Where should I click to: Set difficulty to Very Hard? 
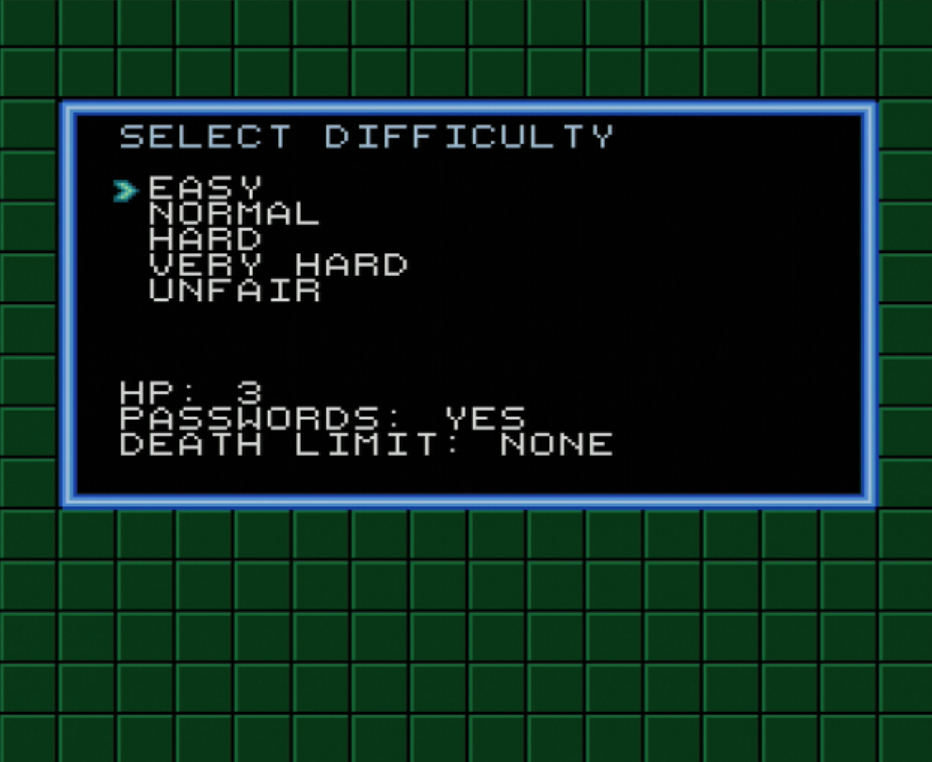(x=278, y=265)
